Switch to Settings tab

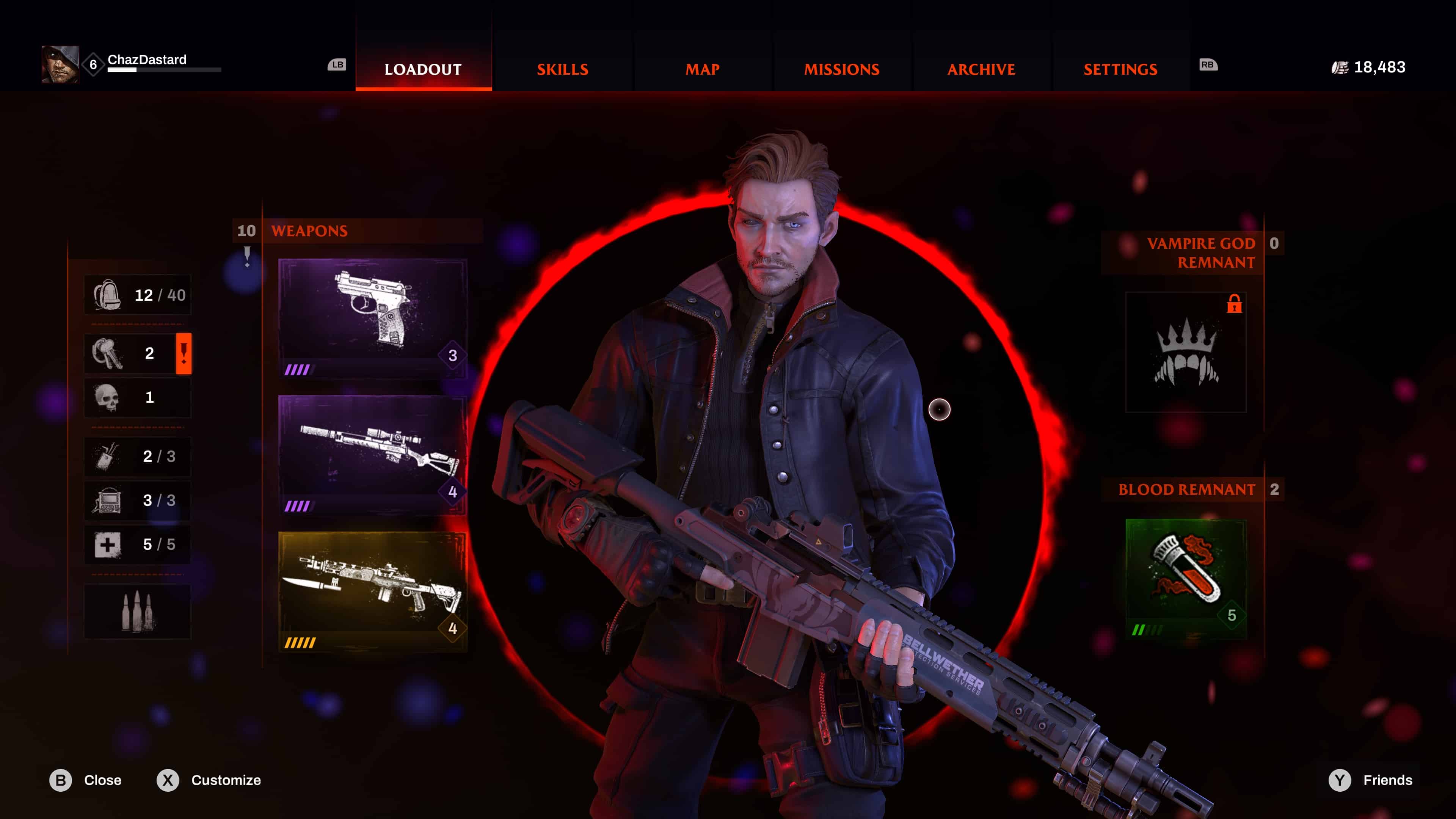(x=1120, y=69)
